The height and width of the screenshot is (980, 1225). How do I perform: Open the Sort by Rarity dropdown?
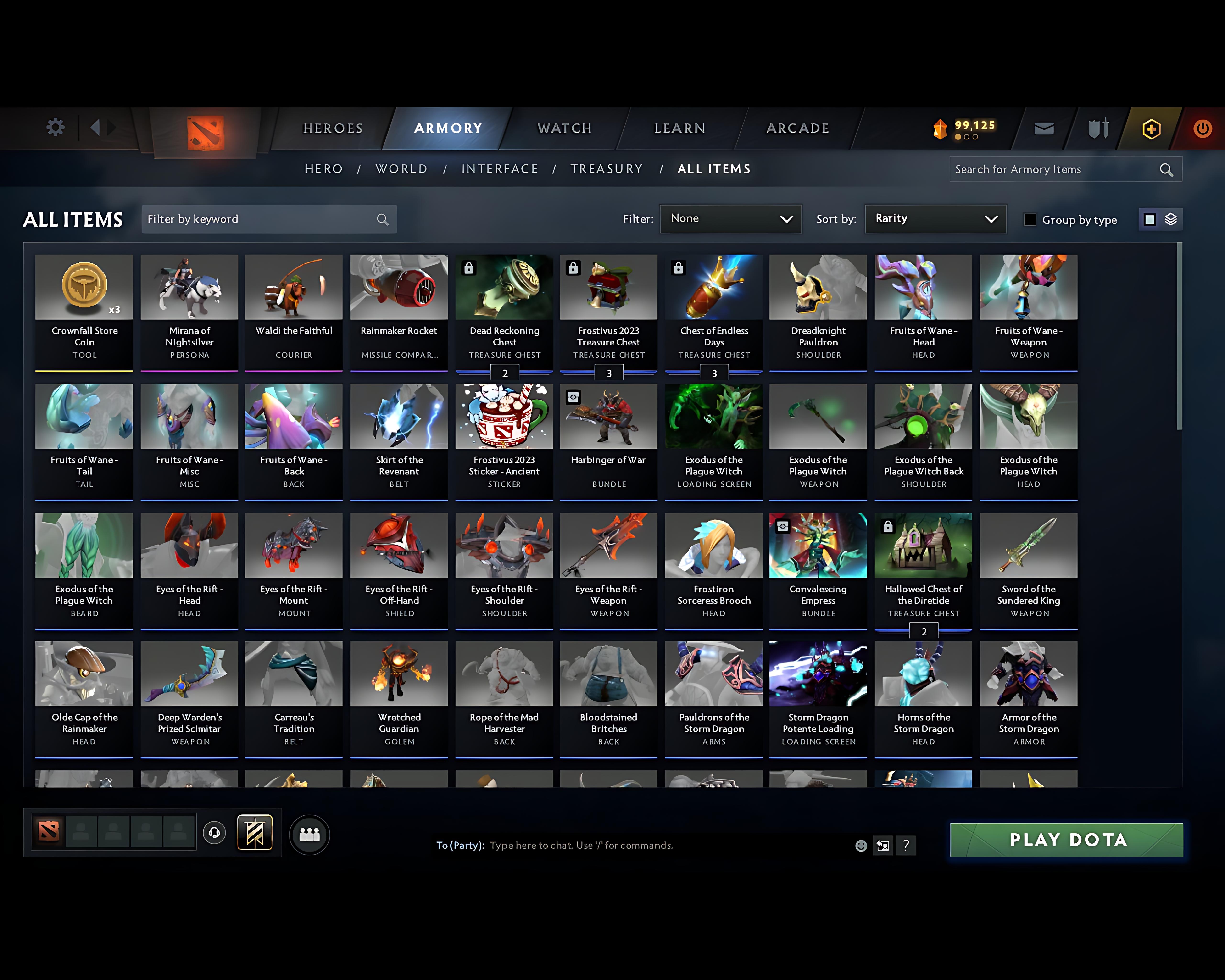click(935, 219)
